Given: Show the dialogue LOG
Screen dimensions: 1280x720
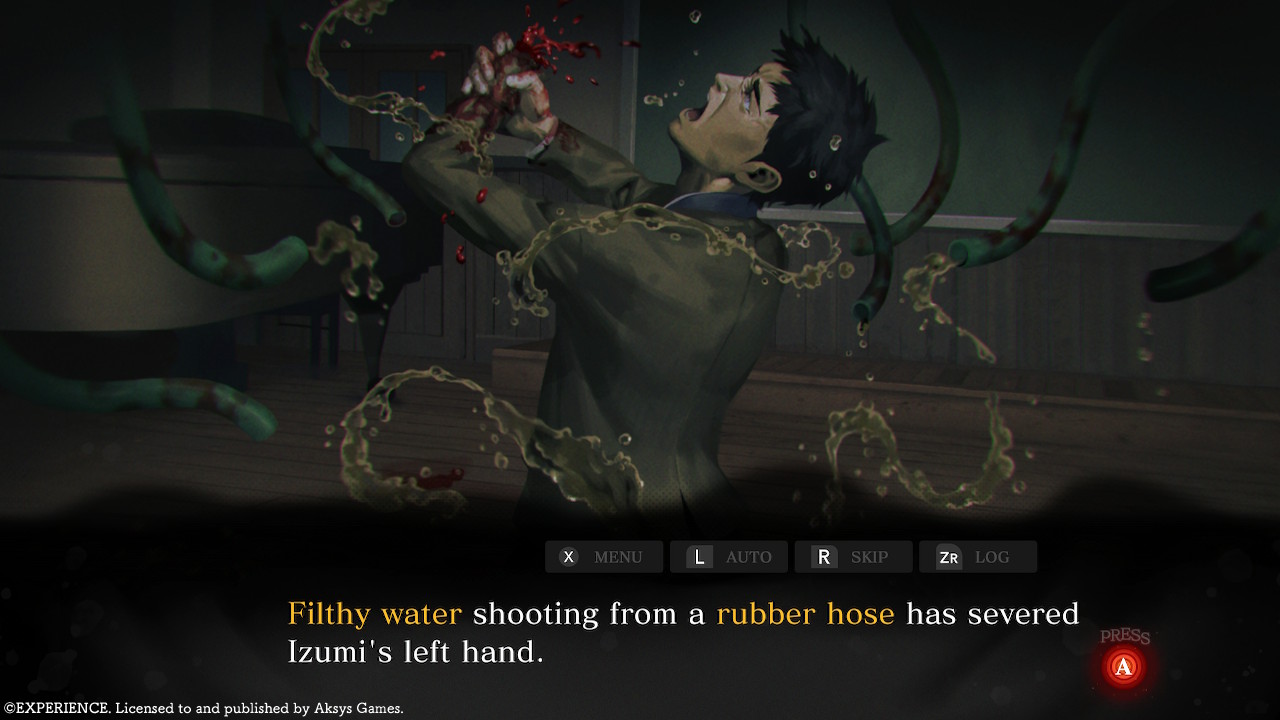Looking at the screenshot, I should pos(977,557).
